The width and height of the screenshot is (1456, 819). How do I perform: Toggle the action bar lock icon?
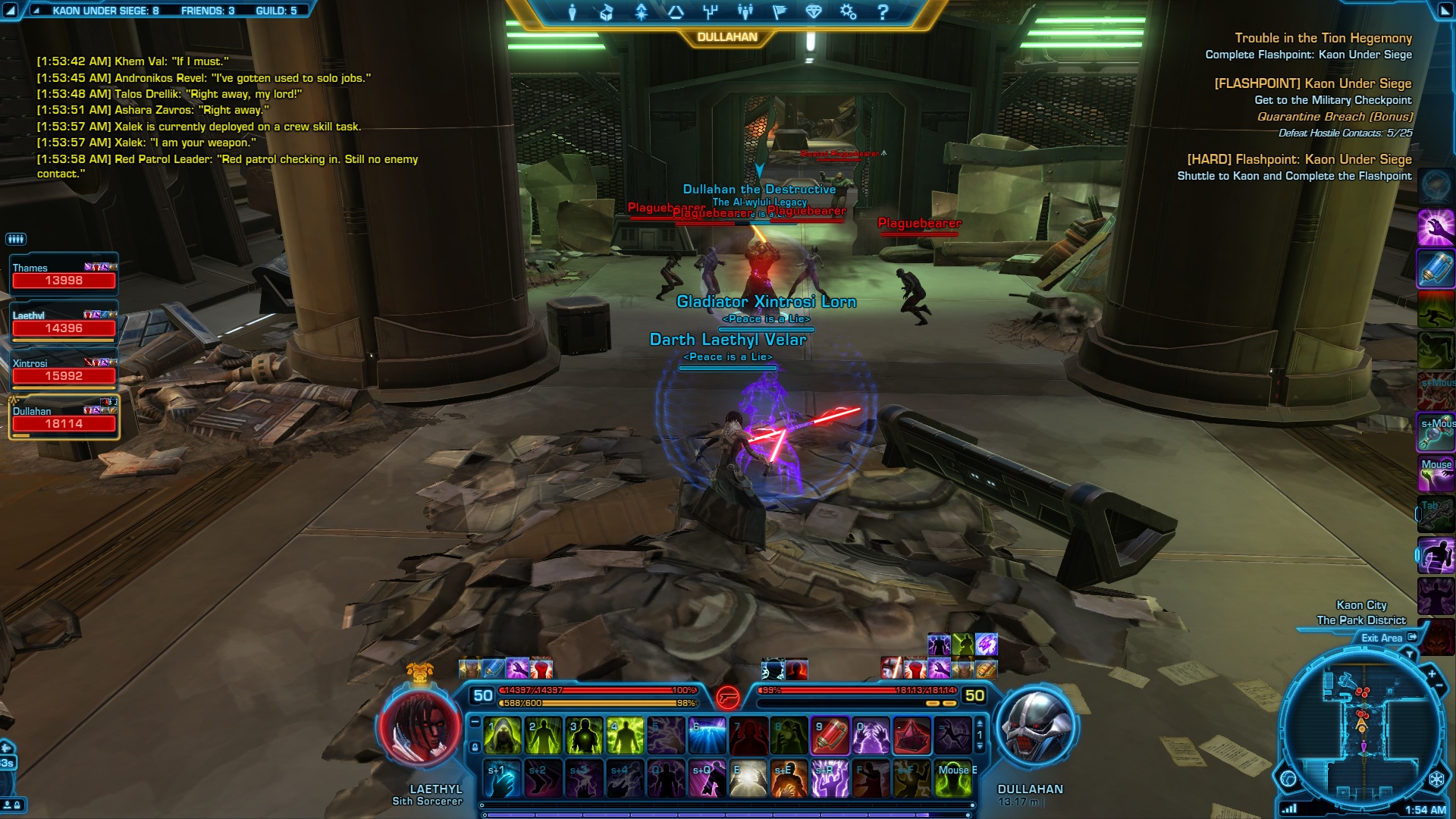click(475, 747)
